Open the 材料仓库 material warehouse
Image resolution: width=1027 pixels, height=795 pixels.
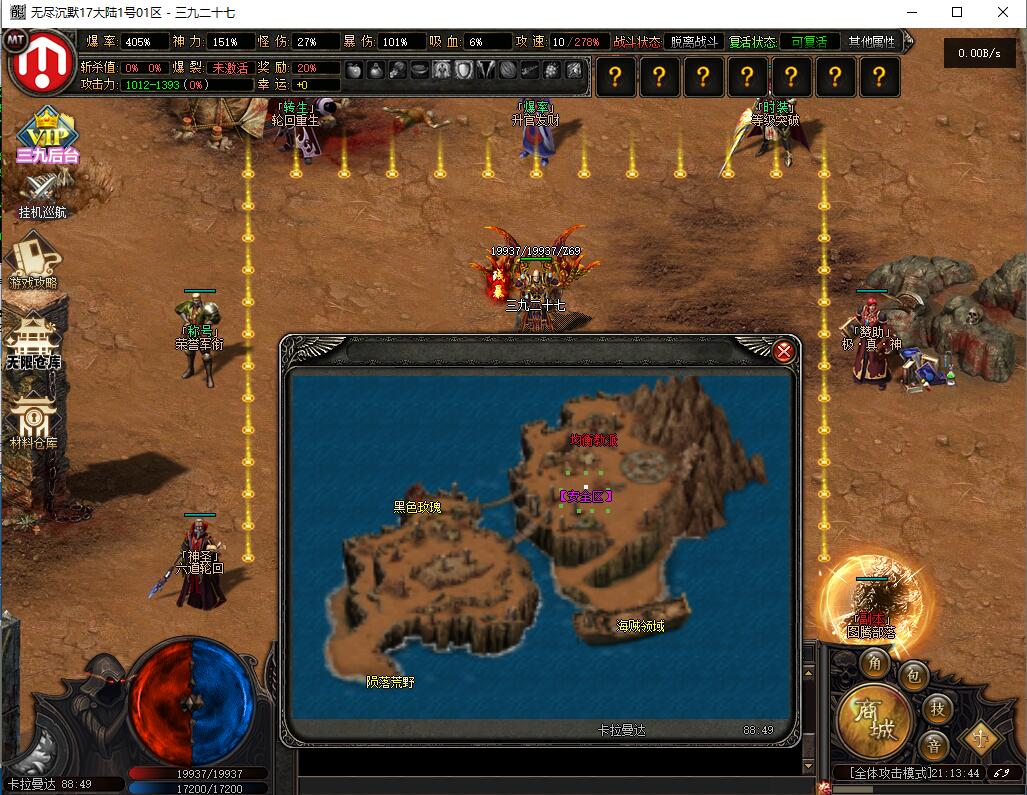pos(33,420)
